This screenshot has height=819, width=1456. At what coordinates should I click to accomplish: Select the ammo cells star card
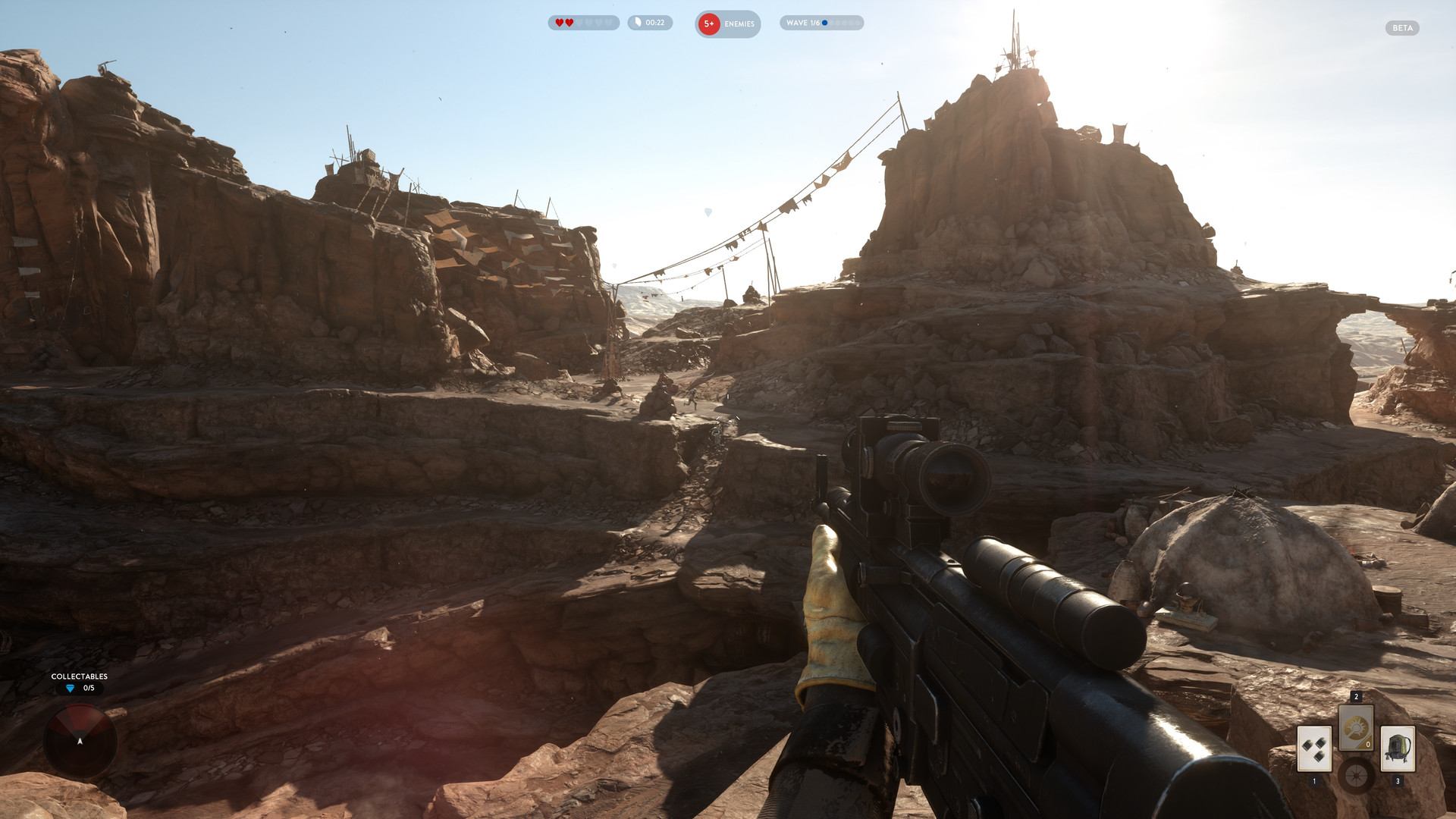(x=1314, y=748)
